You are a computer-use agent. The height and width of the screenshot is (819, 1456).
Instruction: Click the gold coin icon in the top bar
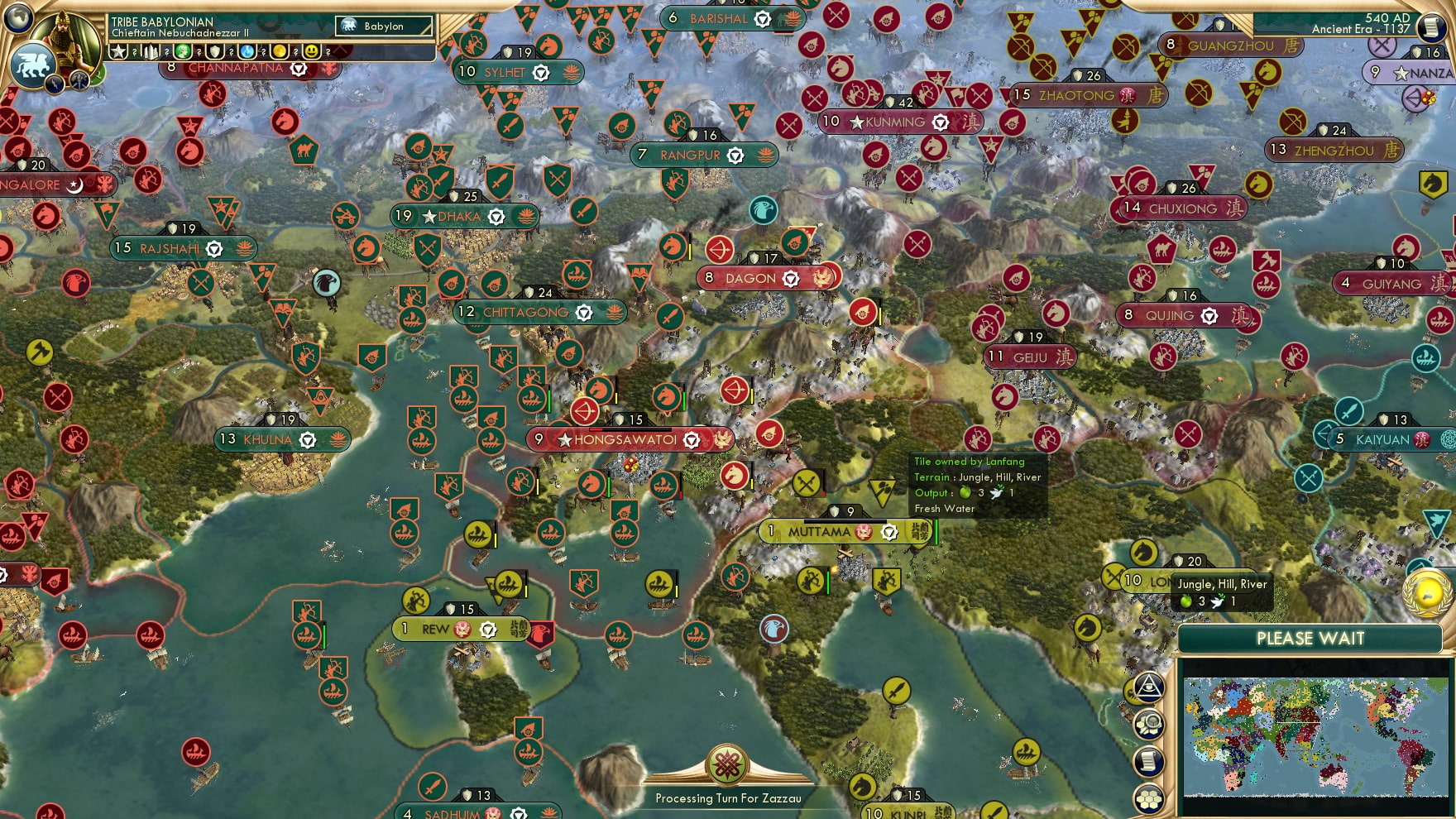click(x=280, y=51)
